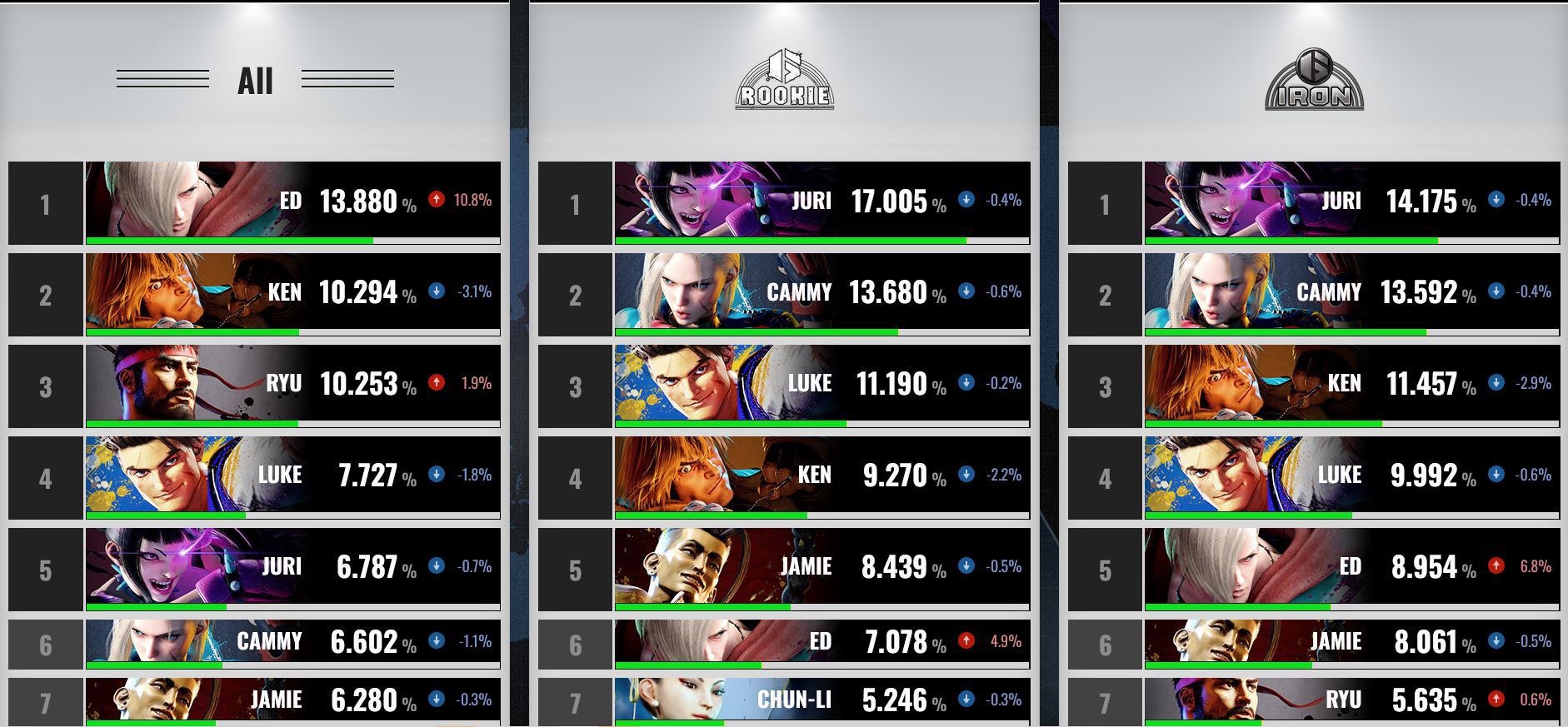Click the up-trend icon next to Ed's 6.8% in Iron
This screenshot has width=1568, height=727.
[x=1498, y=567]
